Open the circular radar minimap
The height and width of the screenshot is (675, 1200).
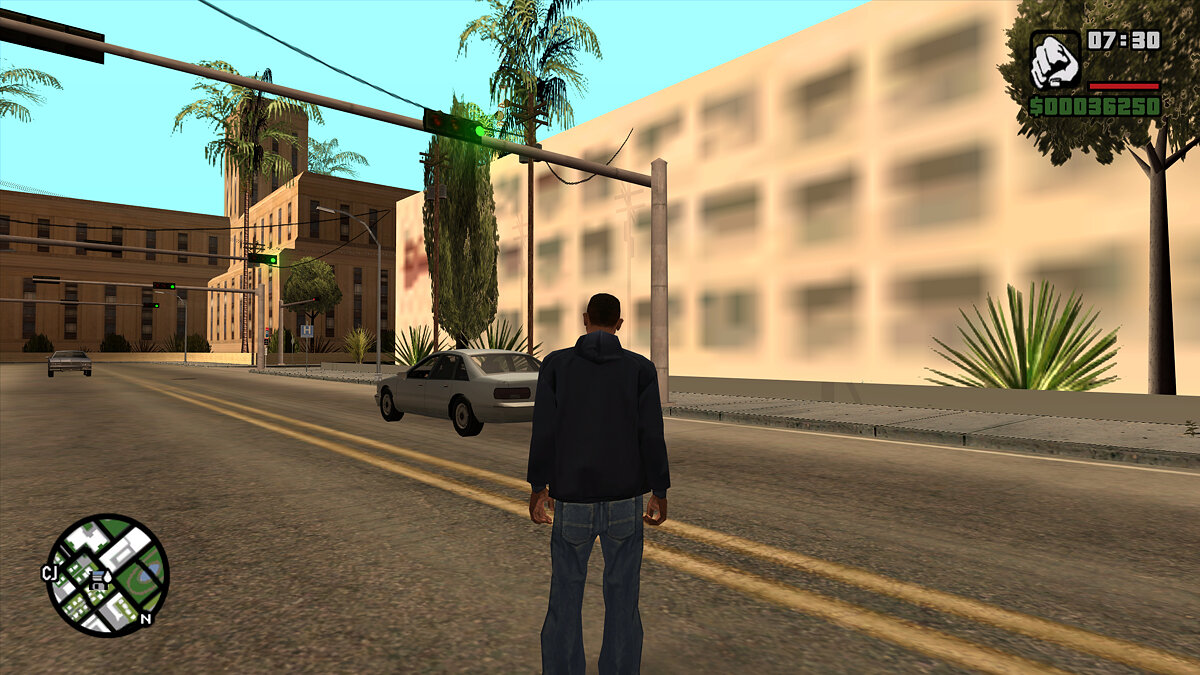pos(107,575)
